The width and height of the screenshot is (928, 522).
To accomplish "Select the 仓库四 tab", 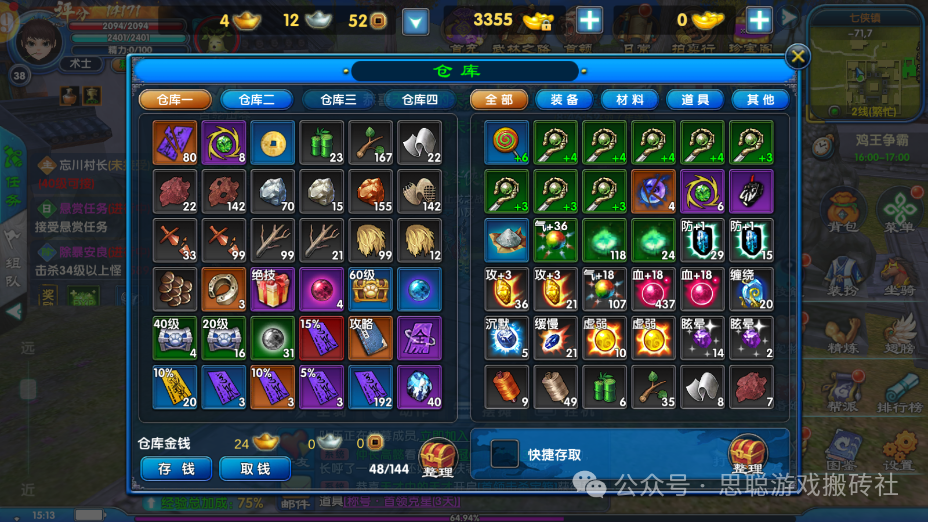I will pyautogui.click(x=419, y=100).
